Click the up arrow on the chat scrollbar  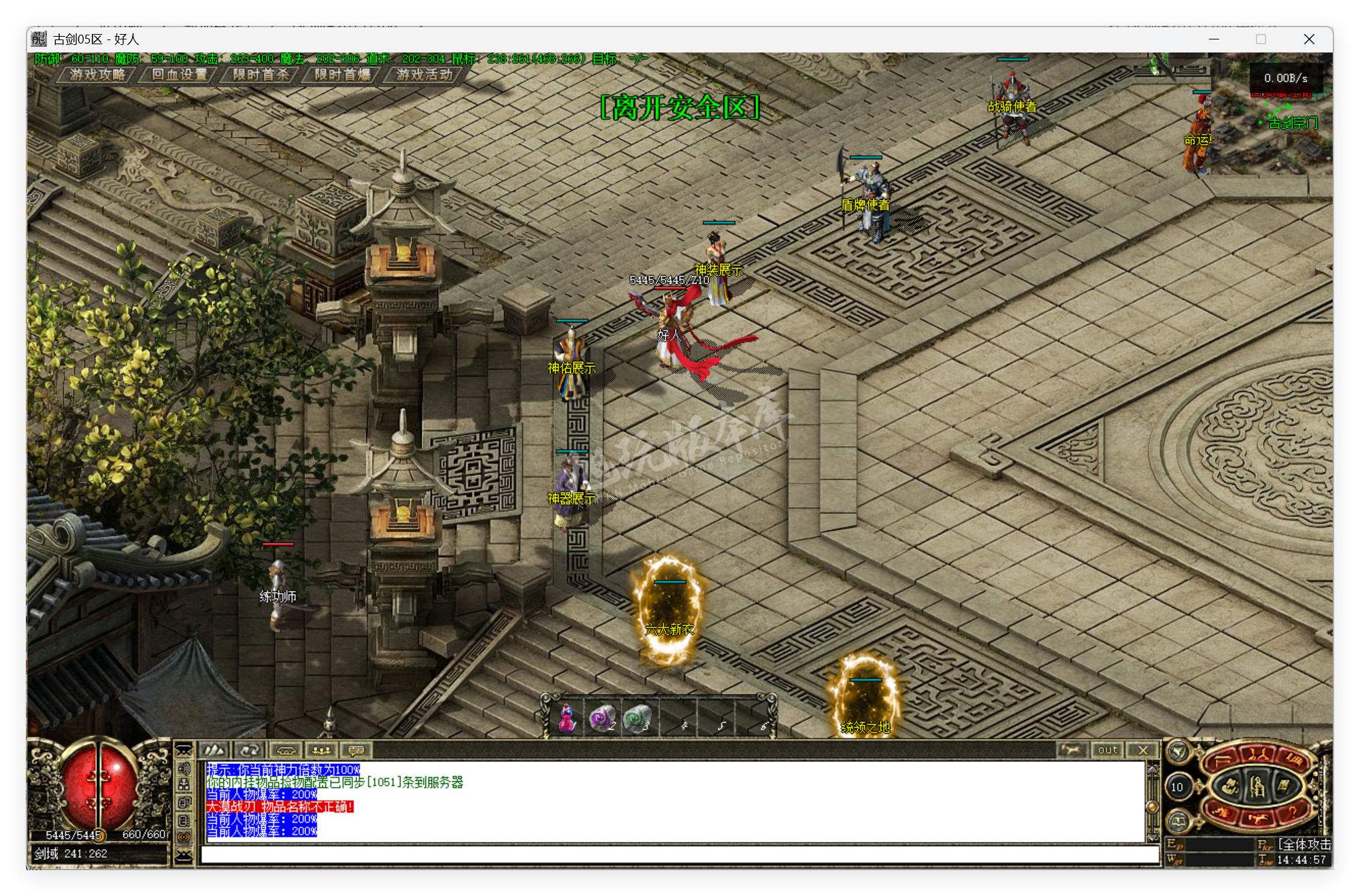[x=1152, y=770]
